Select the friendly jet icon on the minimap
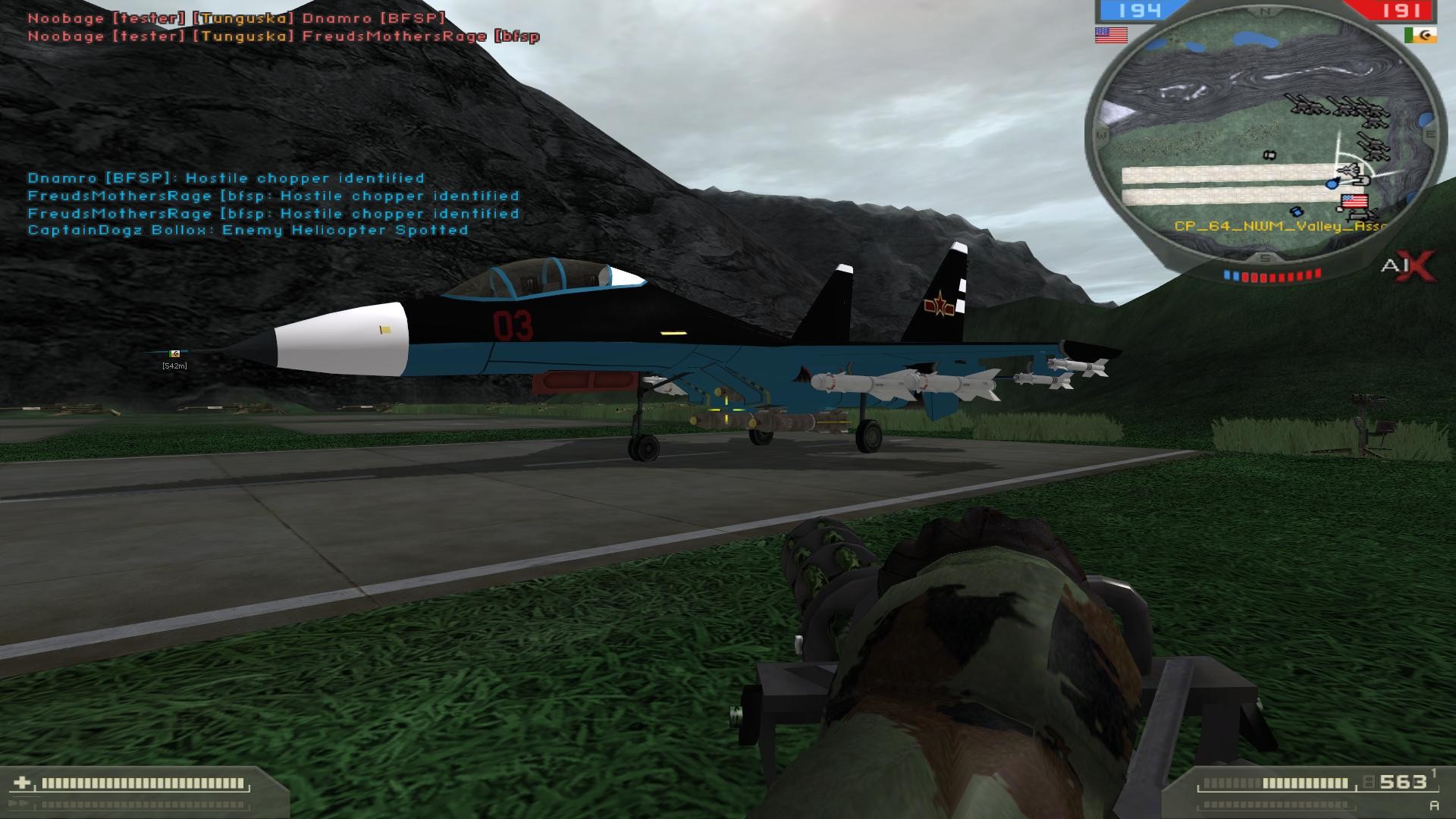The image size is (1456, 819). [1348, 171]
